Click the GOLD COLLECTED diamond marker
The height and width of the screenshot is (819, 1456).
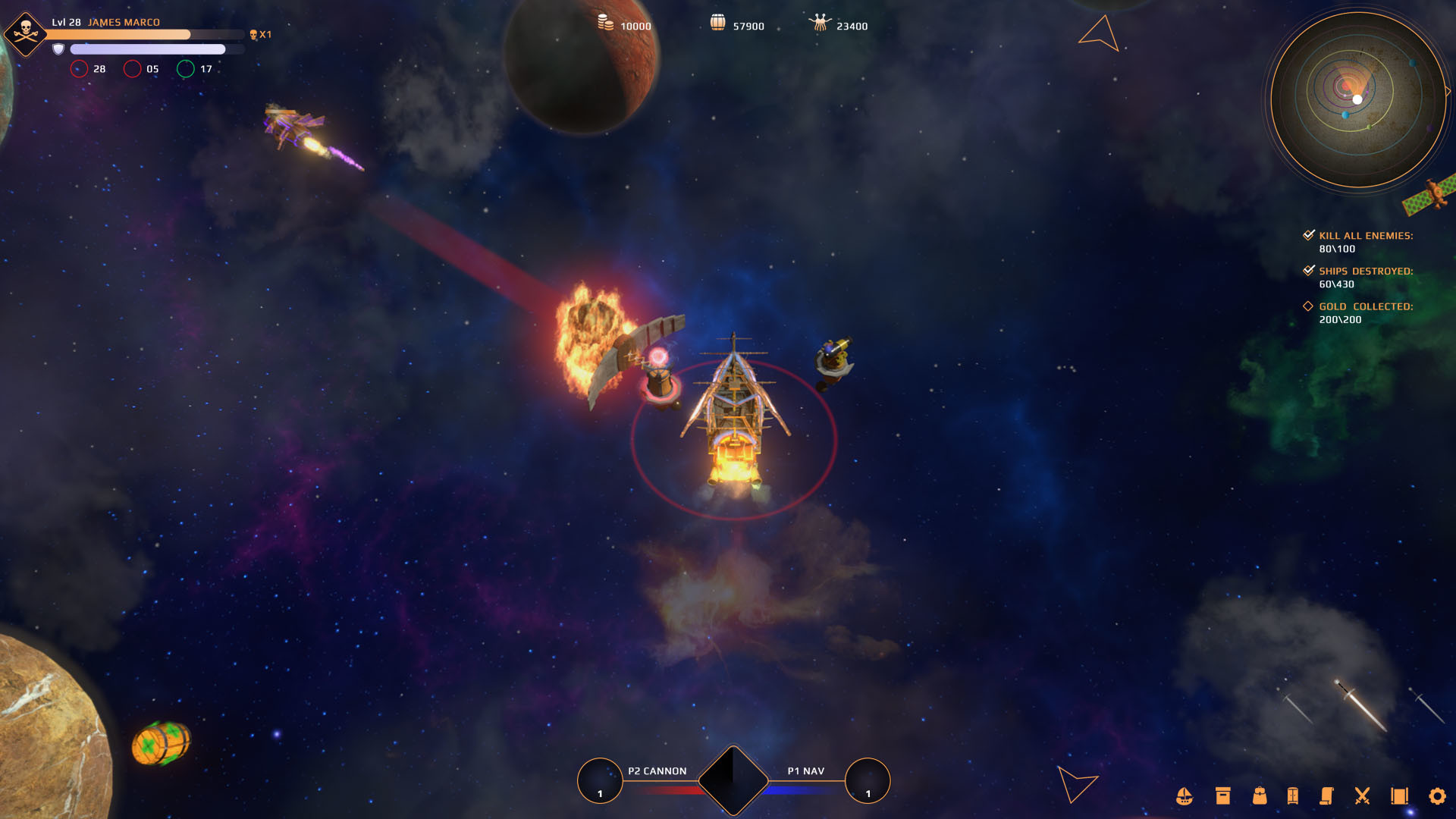[1308, 306]
